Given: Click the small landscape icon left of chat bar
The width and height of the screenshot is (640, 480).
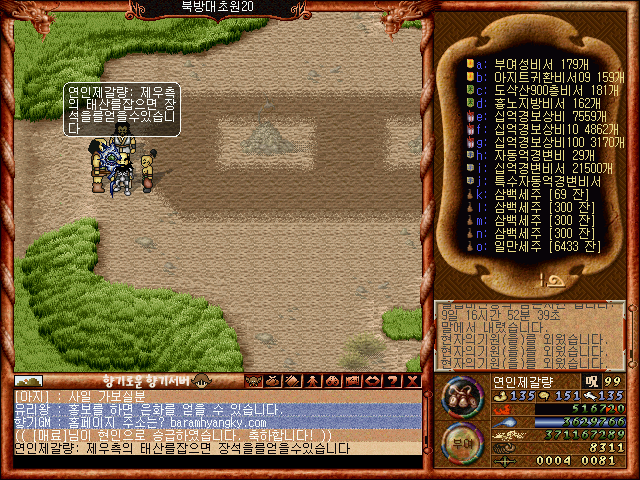Looking at the screenshot, I should click(x=28, y=380).
